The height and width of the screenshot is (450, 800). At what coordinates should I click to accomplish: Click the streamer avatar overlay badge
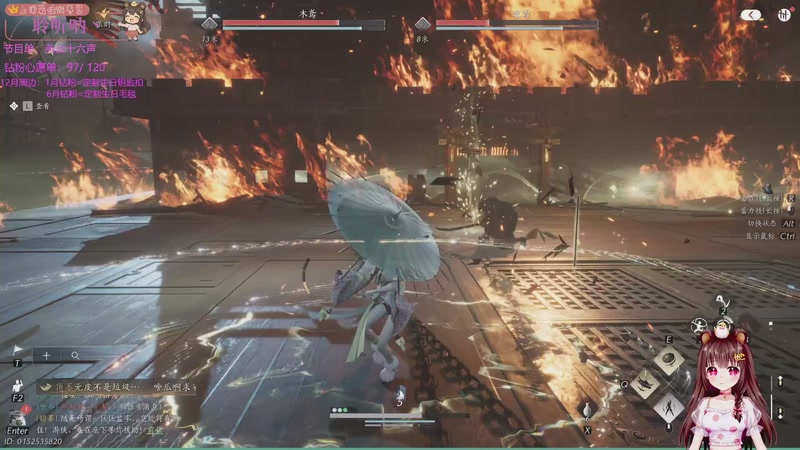coord(132,18)
